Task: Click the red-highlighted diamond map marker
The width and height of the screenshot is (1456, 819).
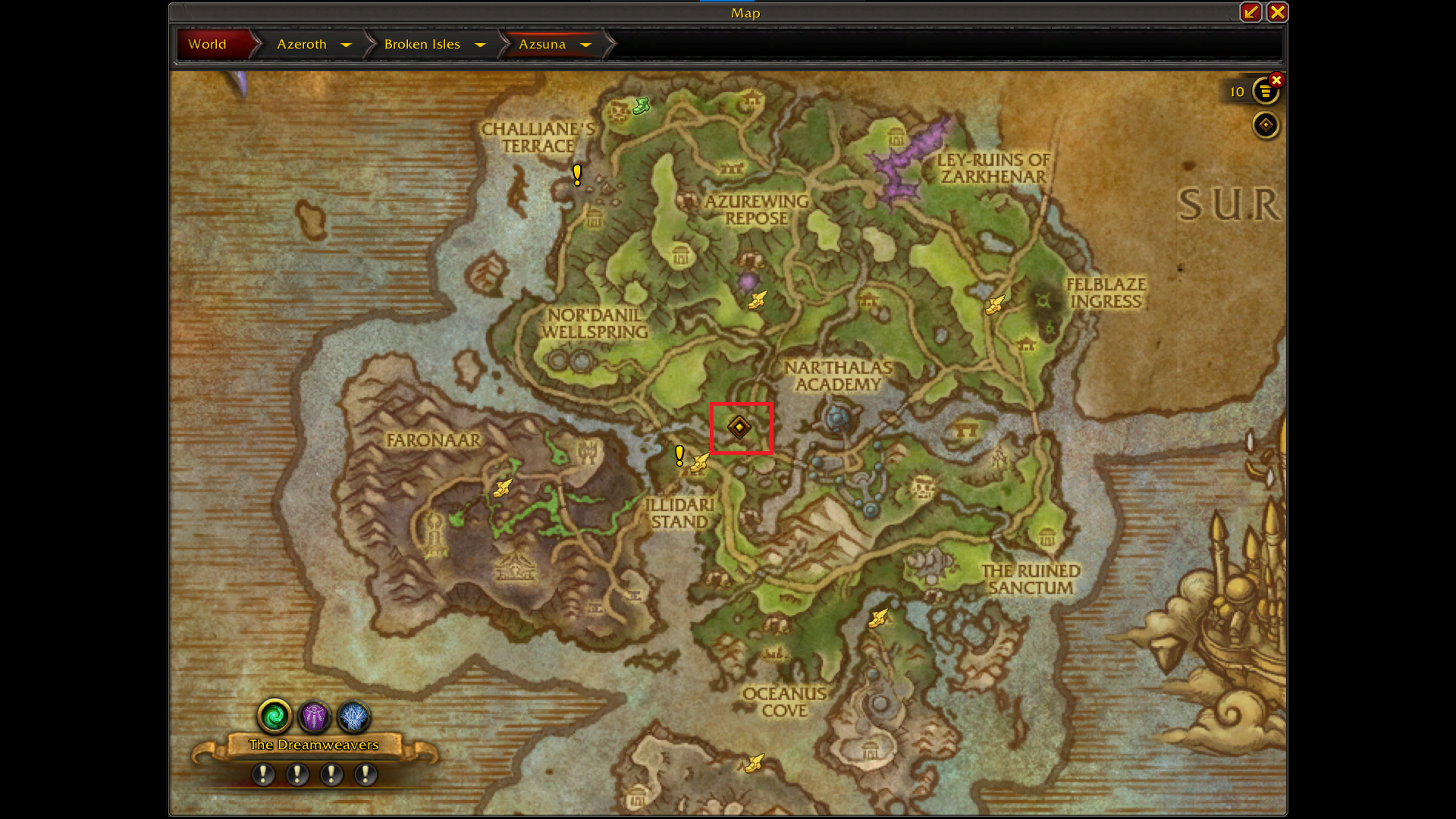Action: [x=739, y=427]
